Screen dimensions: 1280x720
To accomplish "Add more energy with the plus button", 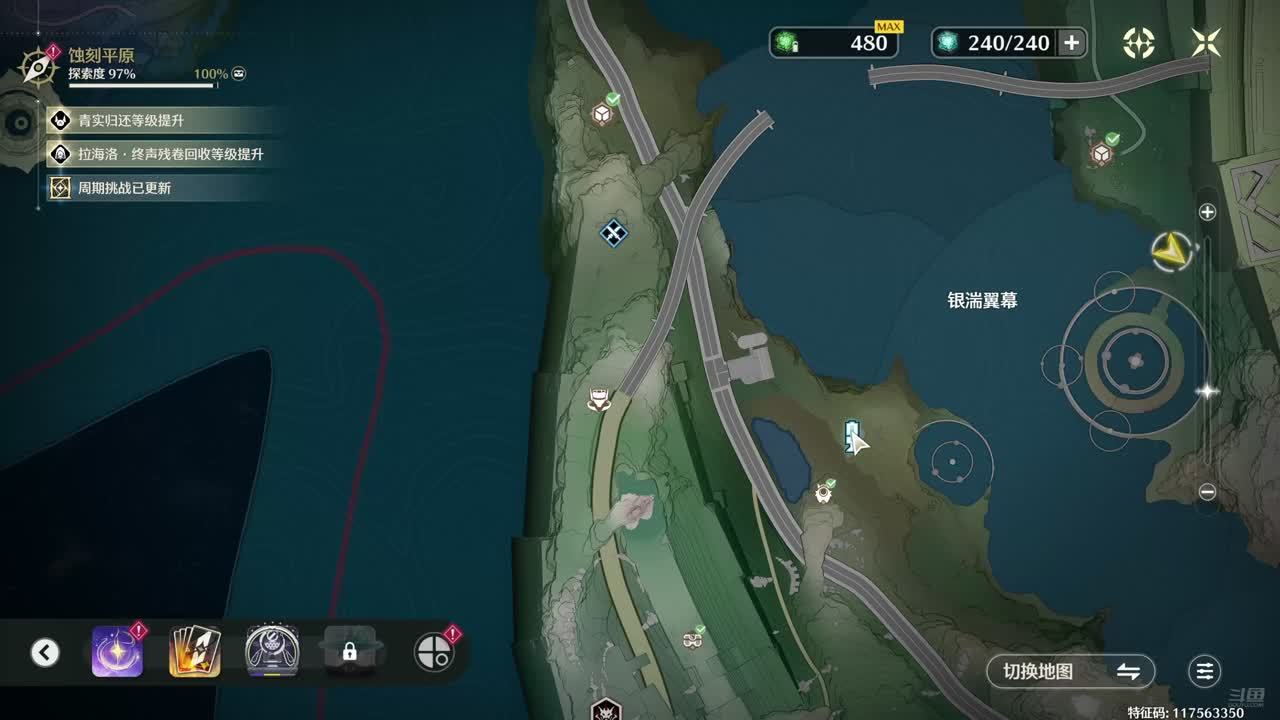I will pos(1071,42).
